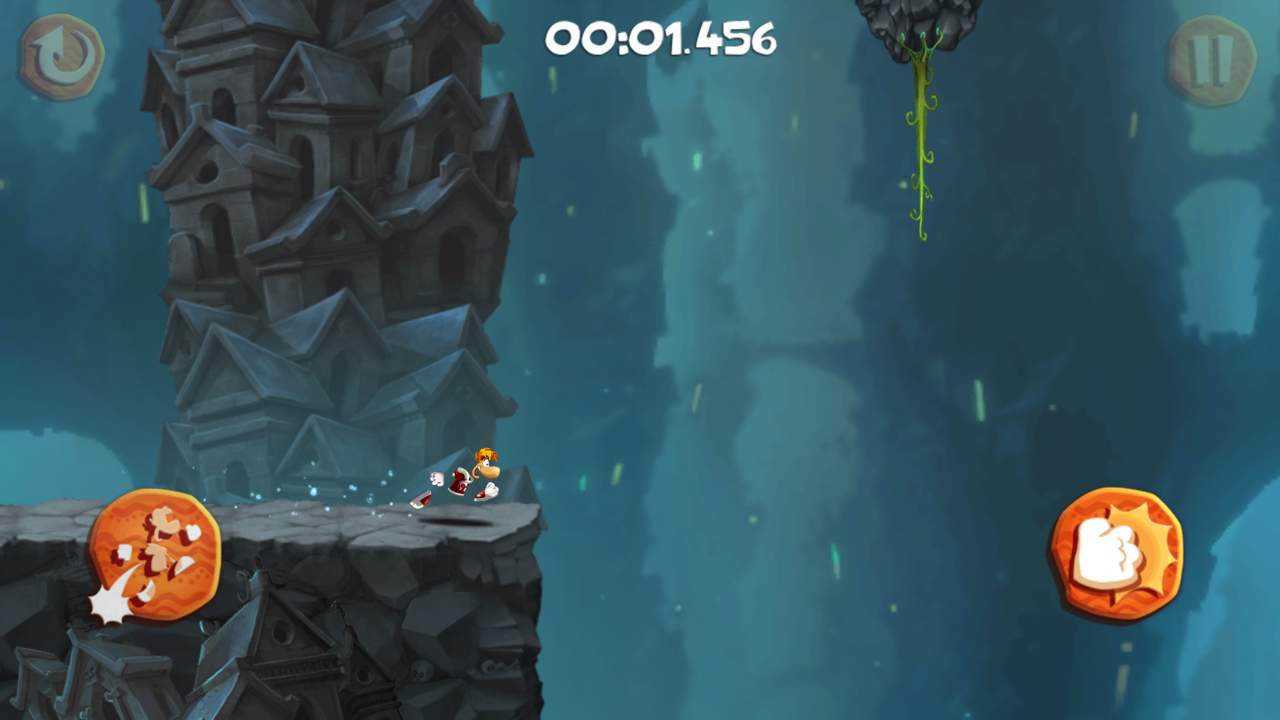Hit the orange punch fist button
This screenshot has height=720, width=1280.
(x=1116, y=554)
